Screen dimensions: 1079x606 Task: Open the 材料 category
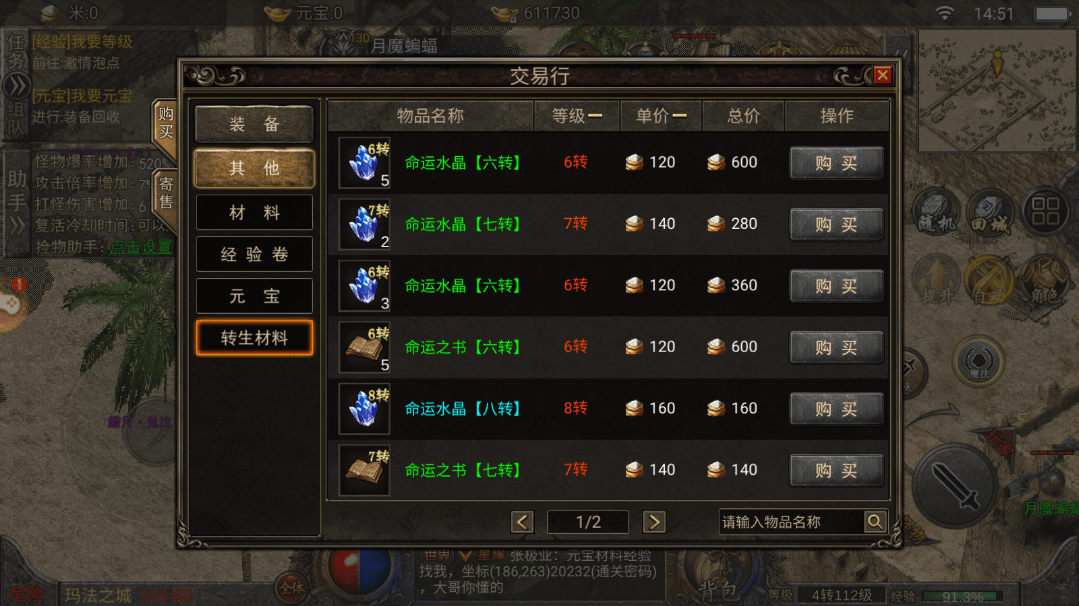254,212
